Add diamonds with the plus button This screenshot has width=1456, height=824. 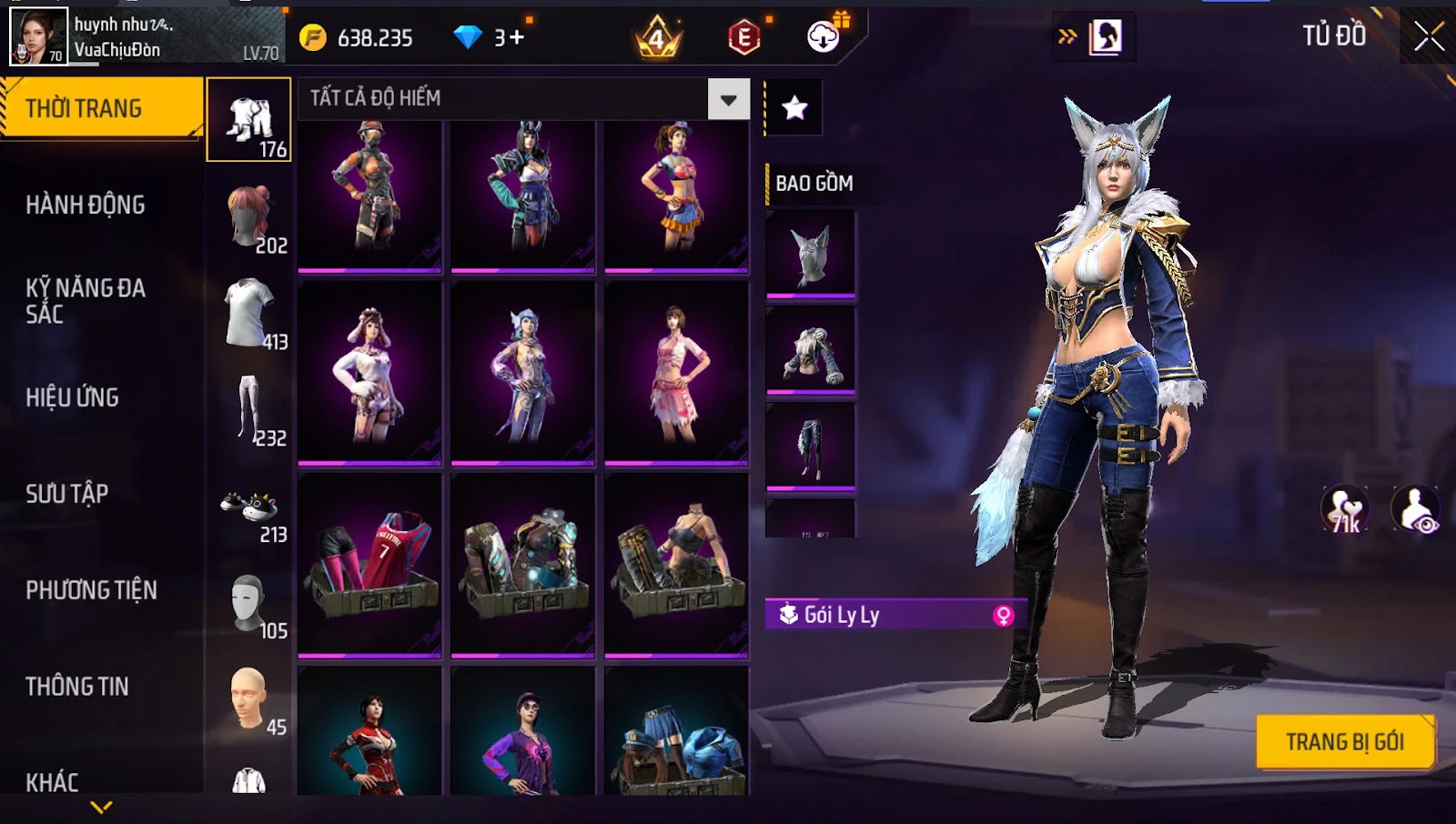click(516, 37)
